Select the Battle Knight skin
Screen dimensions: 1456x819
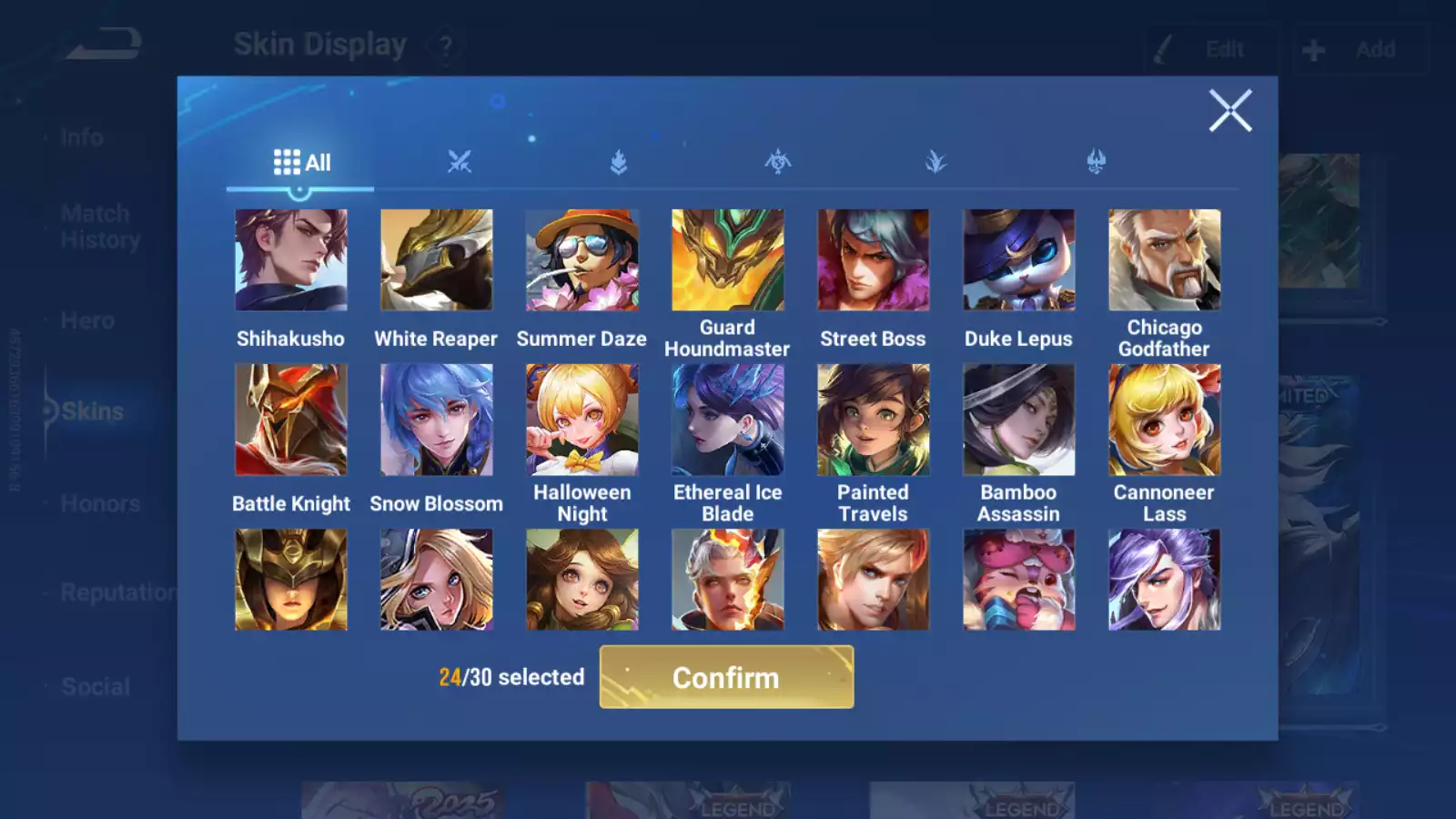coord(291,420)
